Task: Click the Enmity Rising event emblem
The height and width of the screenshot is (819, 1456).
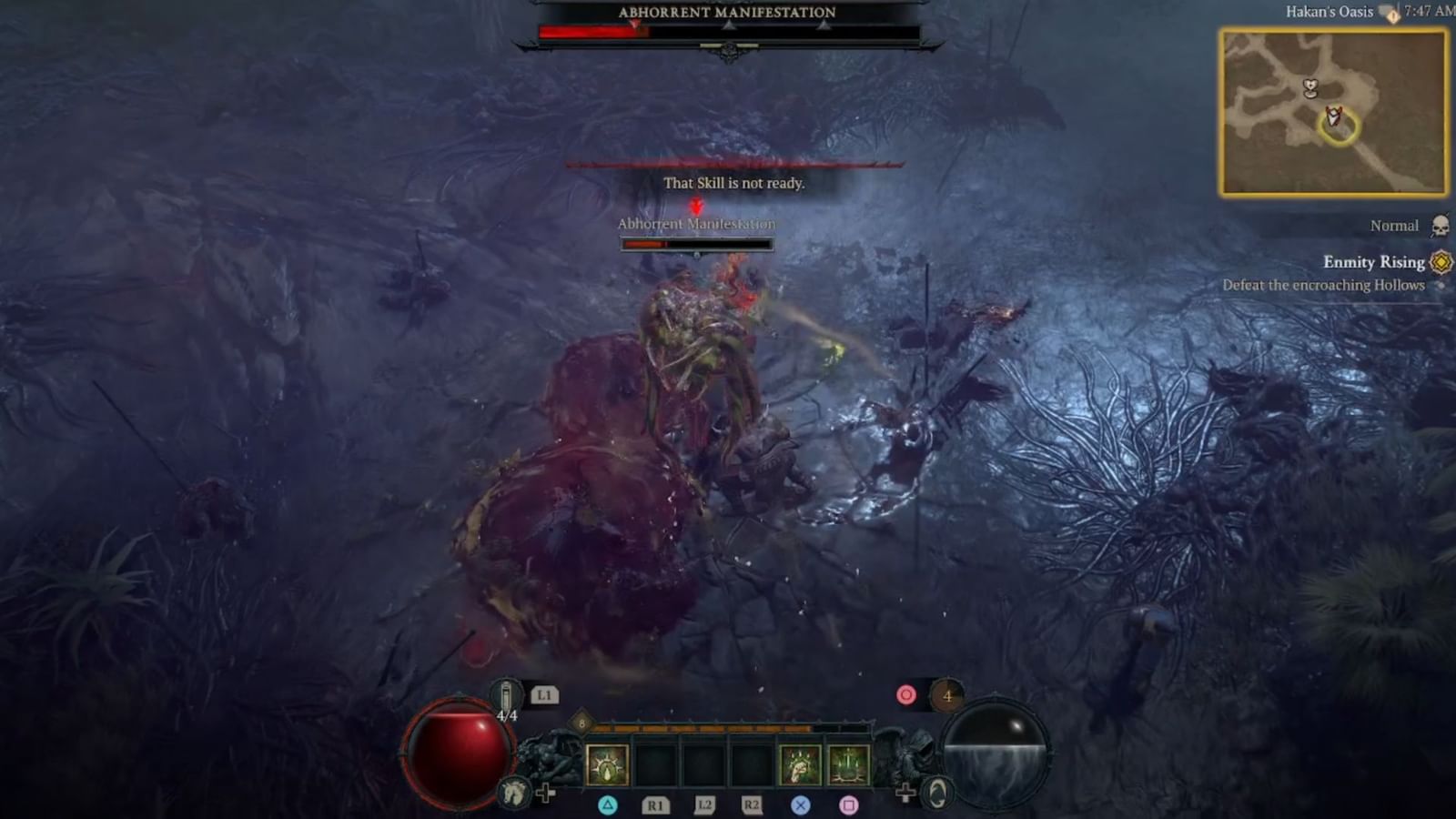Action: pyautogui.click(x=1440, y=264)
